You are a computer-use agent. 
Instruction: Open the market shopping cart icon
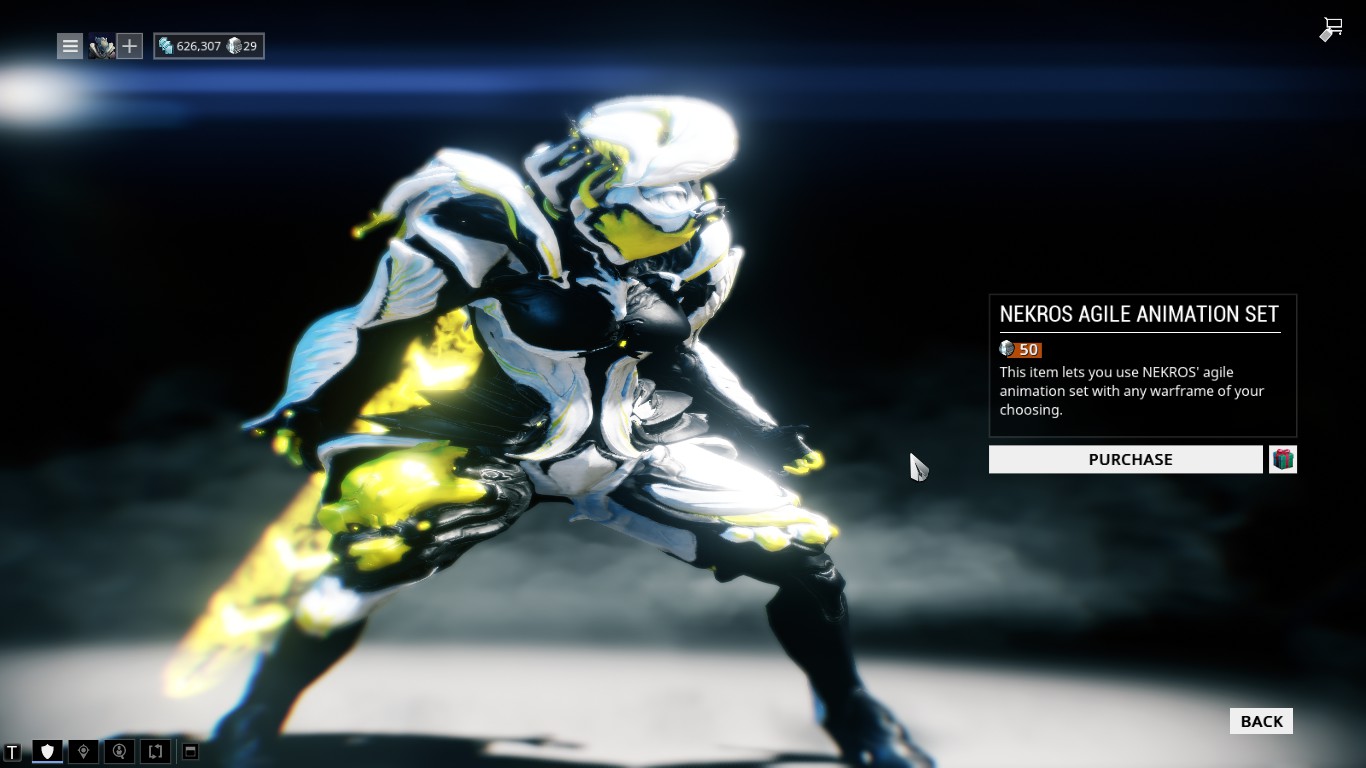[1331, 29]
